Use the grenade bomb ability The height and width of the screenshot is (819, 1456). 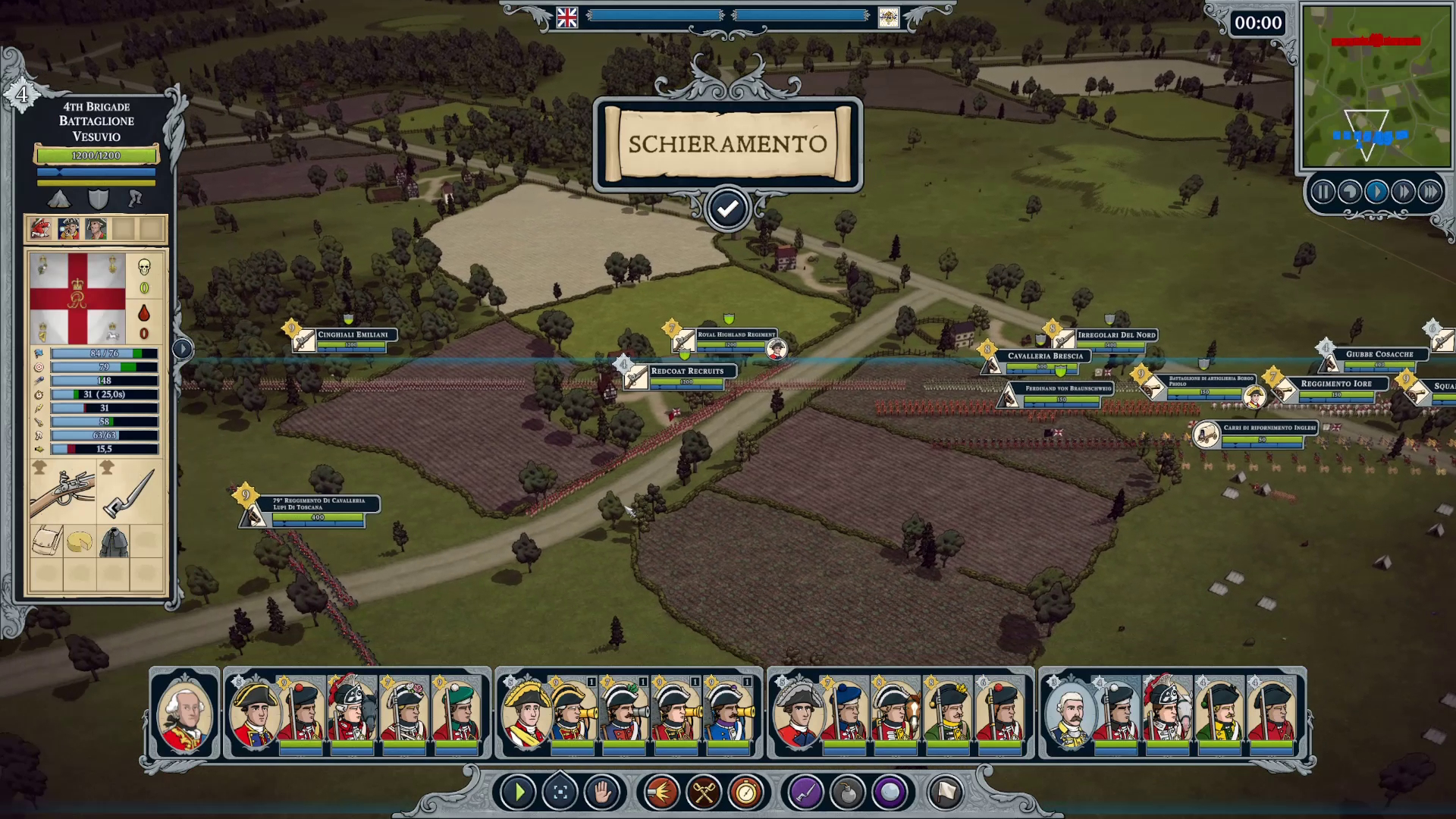coord(848,792)
